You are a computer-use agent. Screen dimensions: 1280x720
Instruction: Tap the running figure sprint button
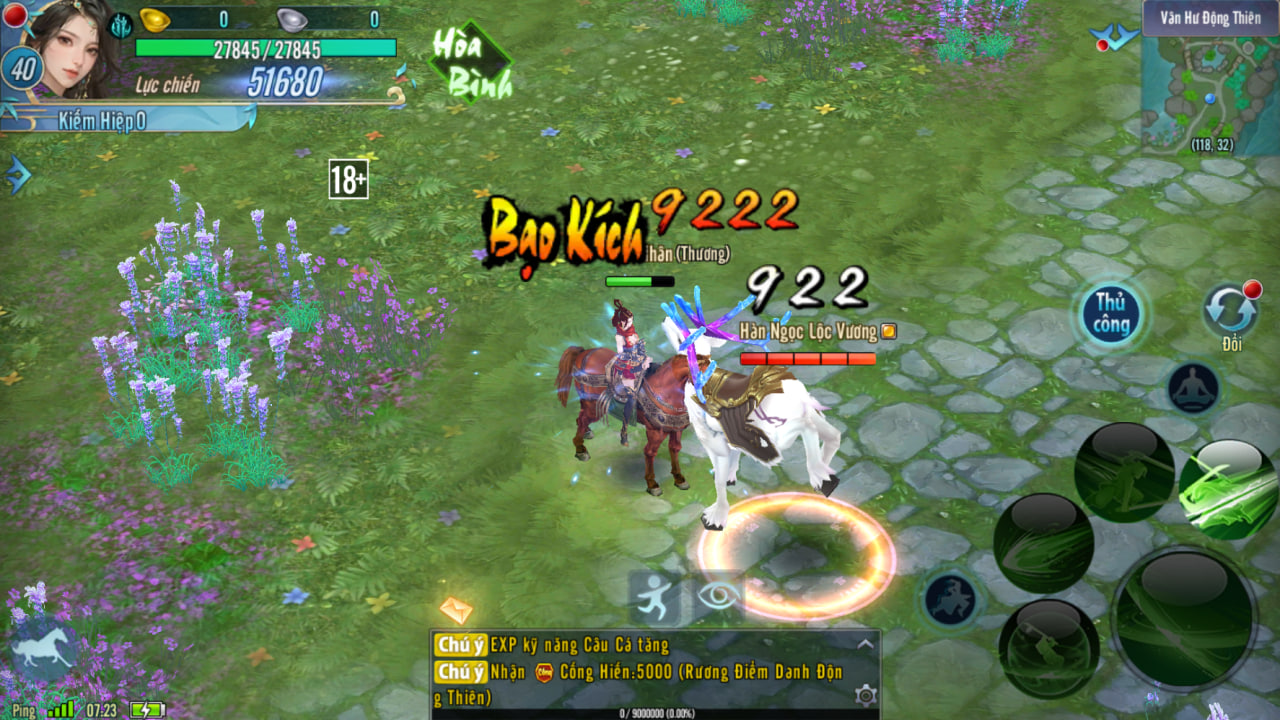pyautogui.click(x=654, y=597)
